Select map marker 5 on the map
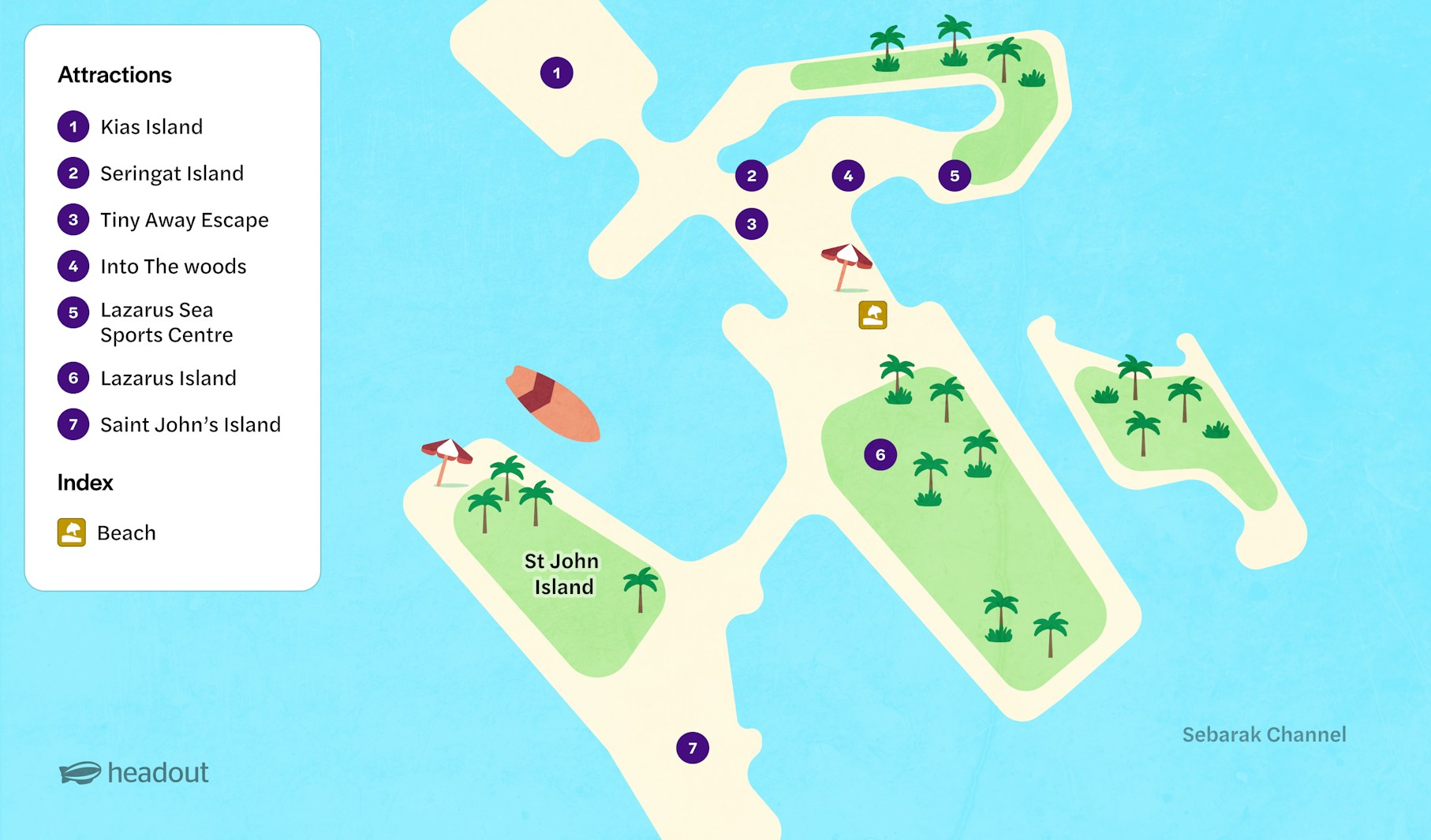Image resolution: width=1431 pixels, height=840 pixels. tap(955, 176)
